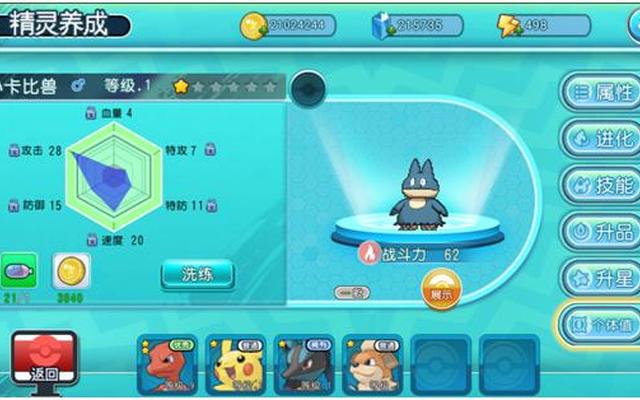Toggle the lock beside 速度 stat

[x=92, y=241]
